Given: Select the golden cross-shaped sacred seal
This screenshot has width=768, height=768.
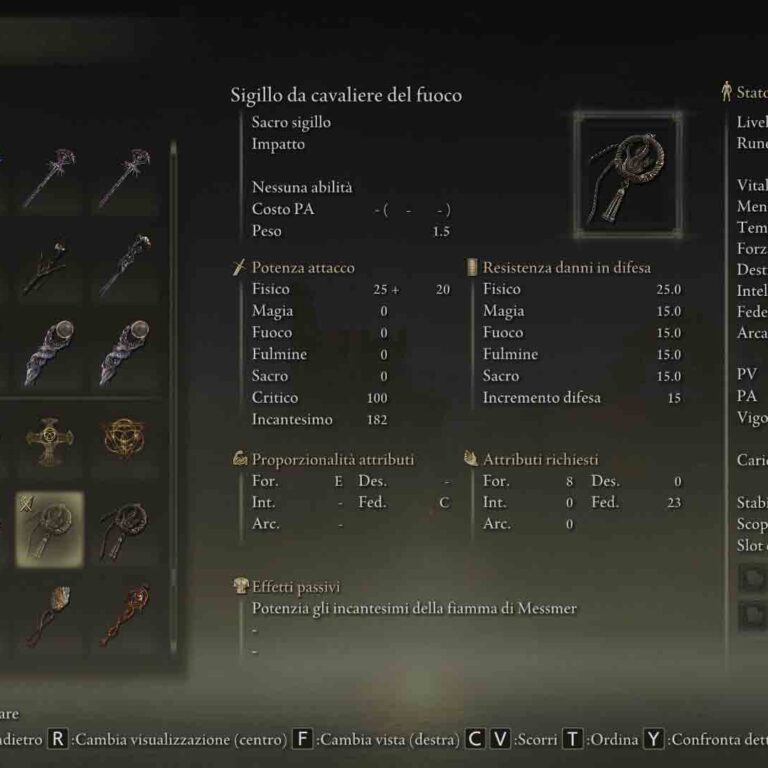Looking at the screenshot, I should [48, 440].
